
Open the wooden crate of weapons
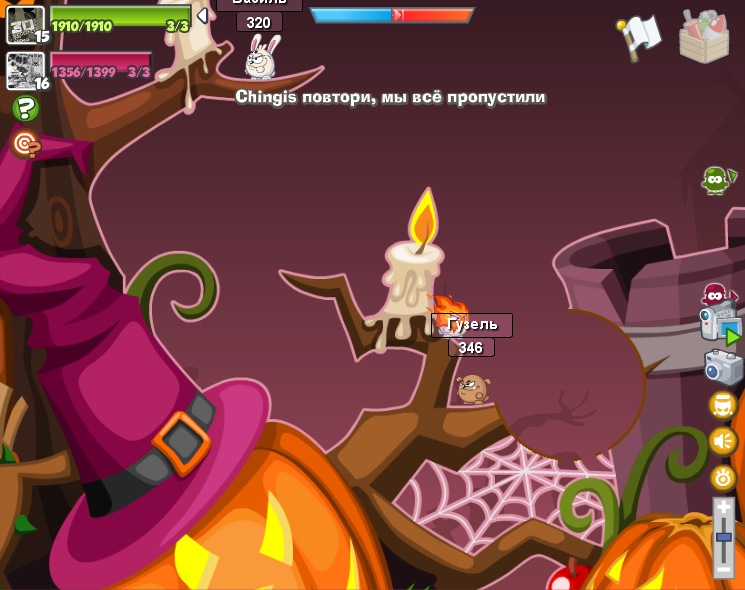pos(703,36)
